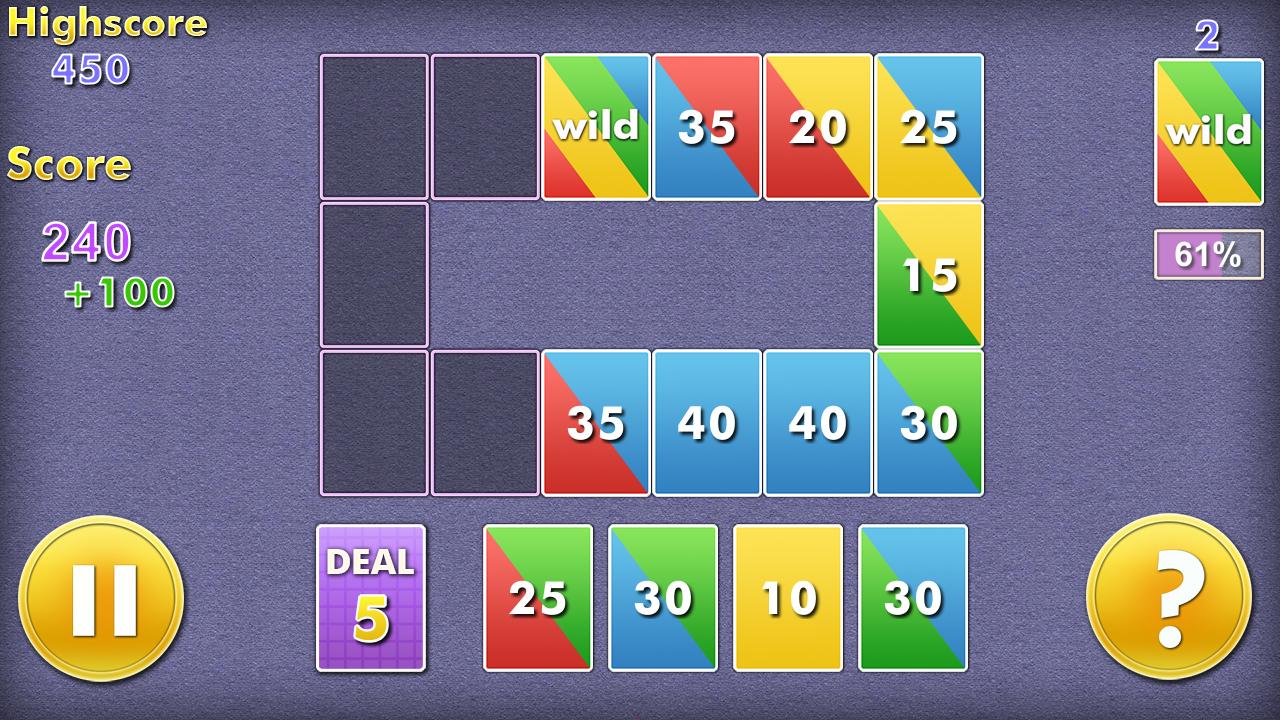Viewport: 1280px width, 720px height.
Task: Click the first blue 40 card
Action: (707, 423)
